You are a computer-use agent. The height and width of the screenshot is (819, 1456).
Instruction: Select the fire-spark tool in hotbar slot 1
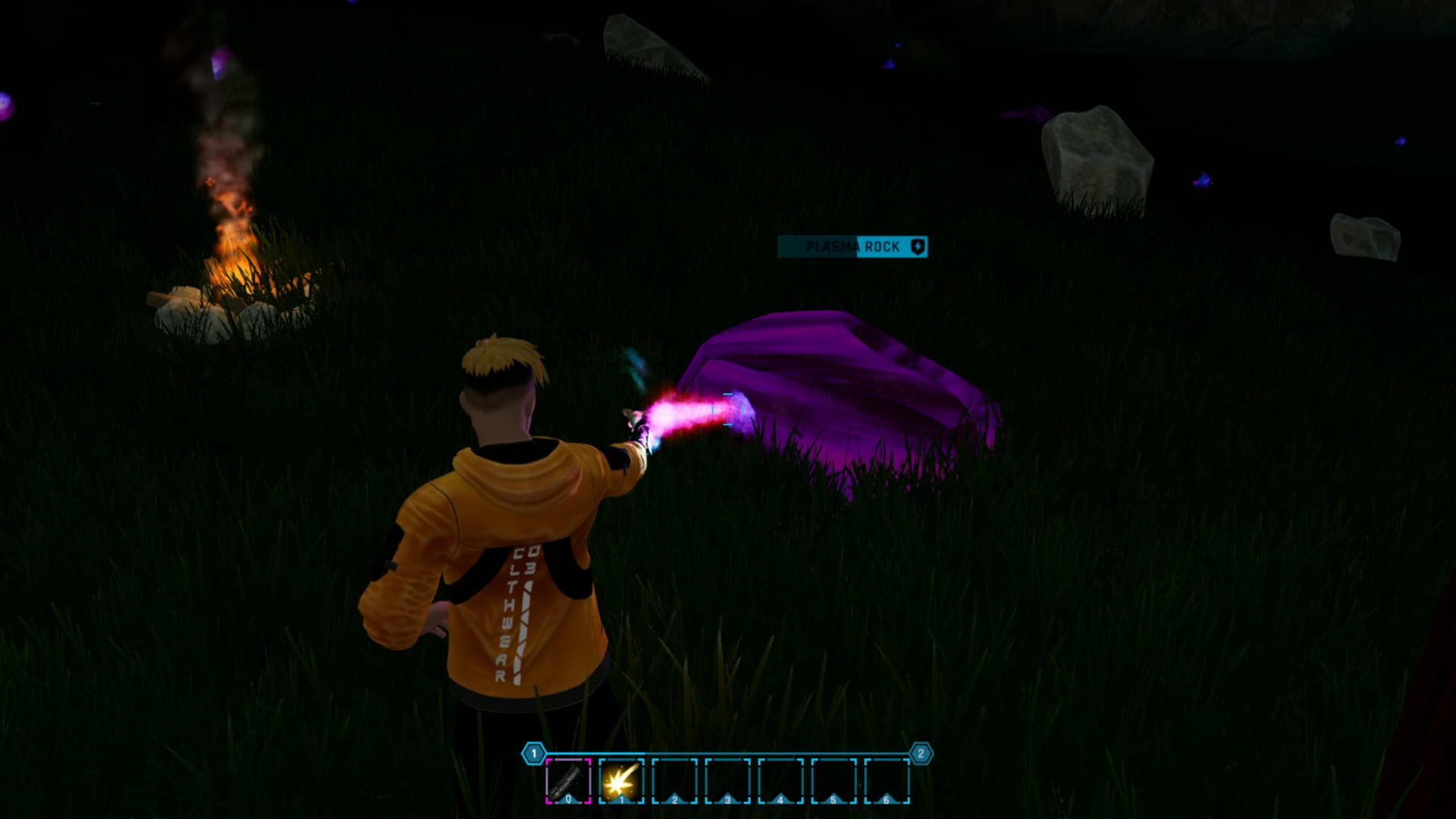tap(622, 783)
